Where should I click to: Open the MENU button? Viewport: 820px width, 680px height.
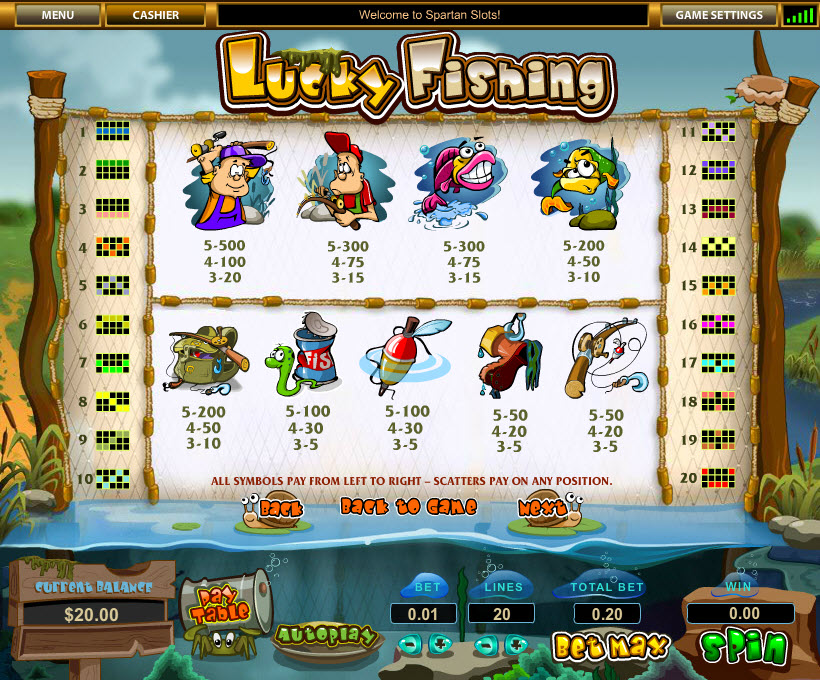(58, 15)
